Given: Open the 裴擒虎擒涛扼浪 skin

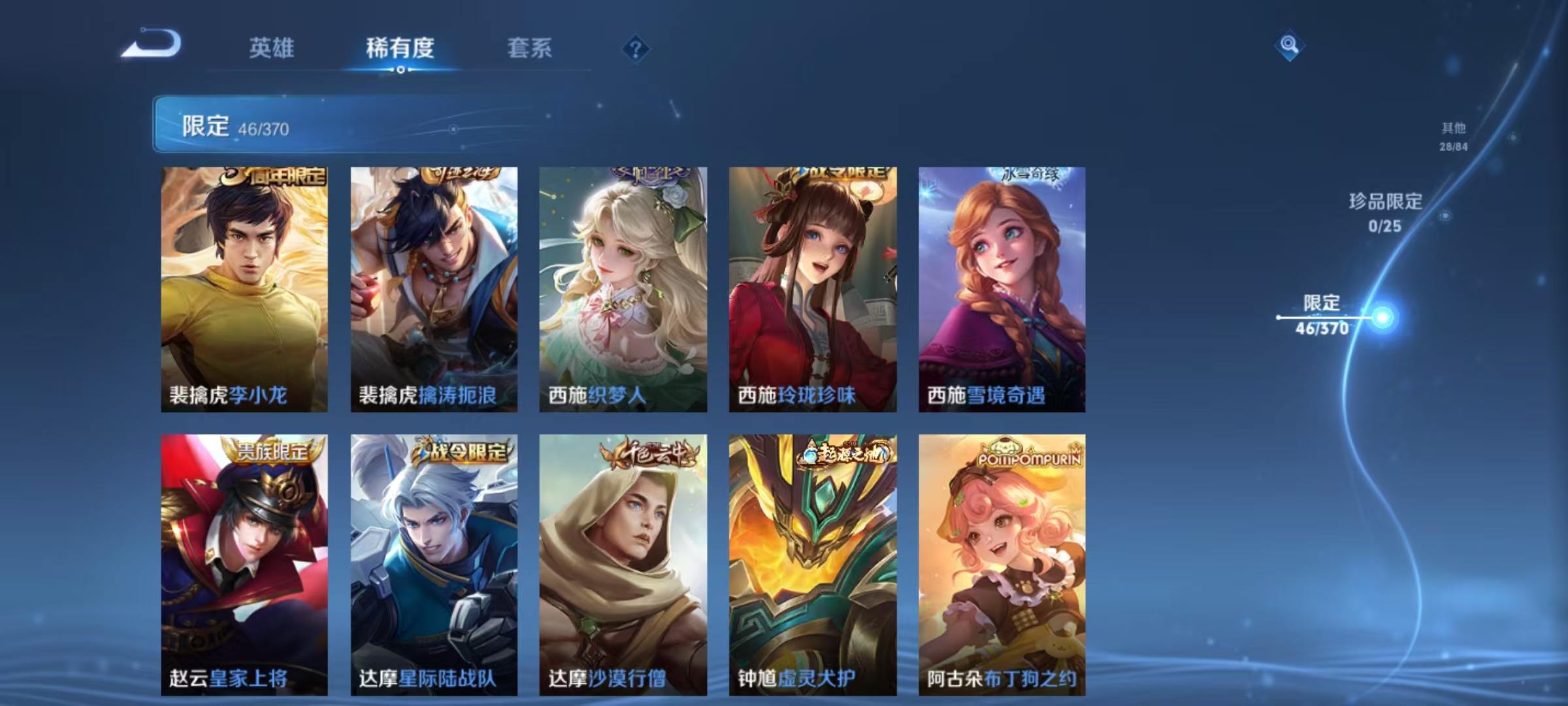Looking at the screenshot, I should 433,288.
